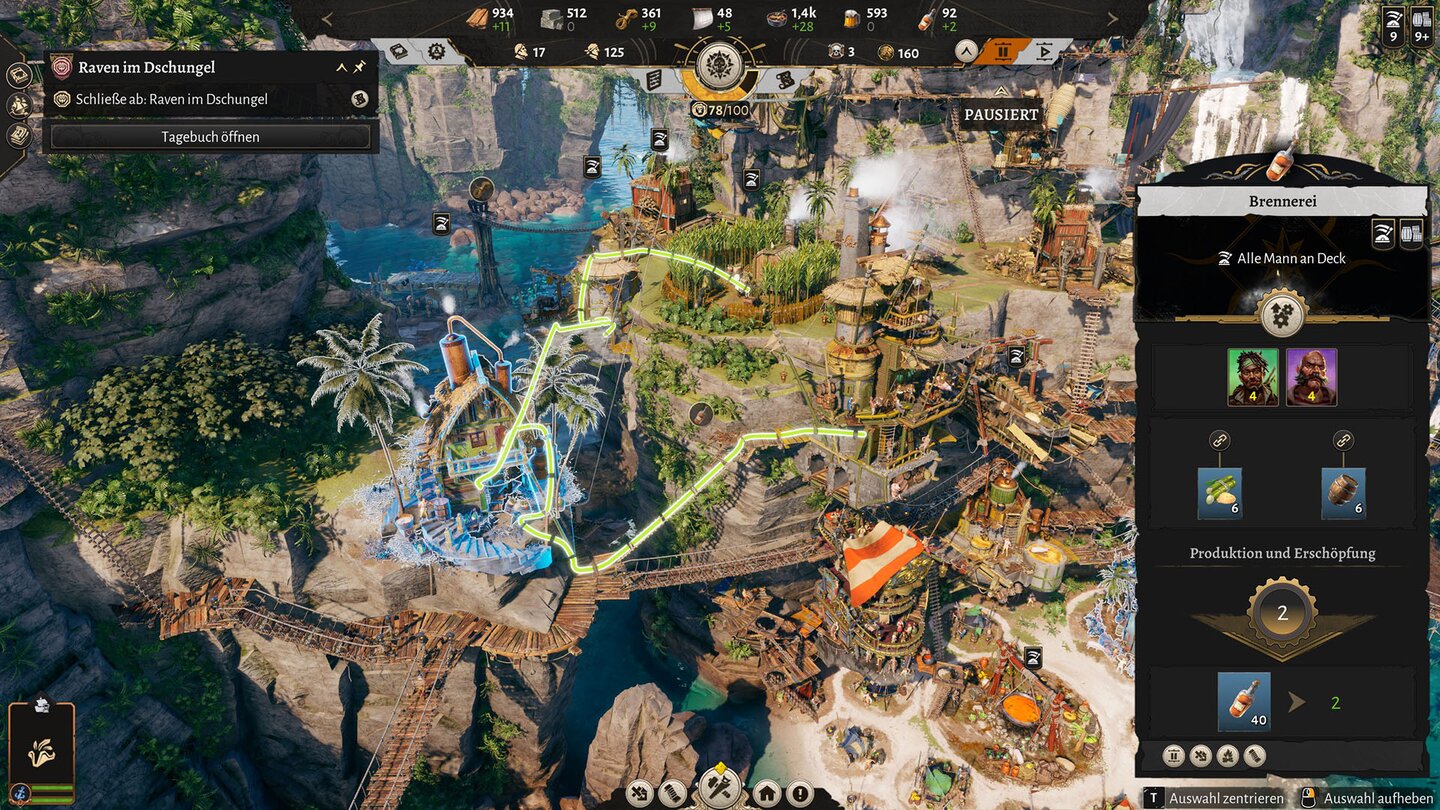Open the book icon in the top bar

(x=399, y=51)
